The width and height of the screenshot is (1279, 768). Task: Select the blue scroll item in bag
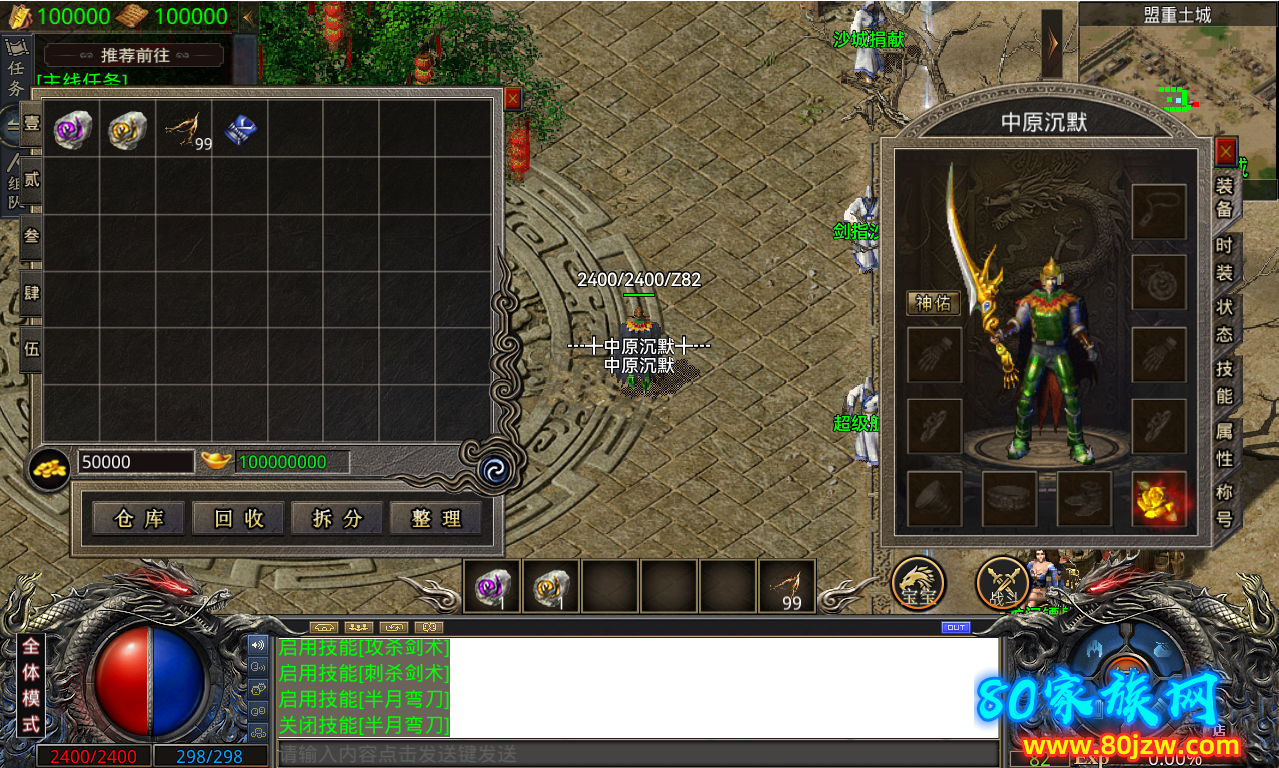pyautogui.click(x=240, y=130)
